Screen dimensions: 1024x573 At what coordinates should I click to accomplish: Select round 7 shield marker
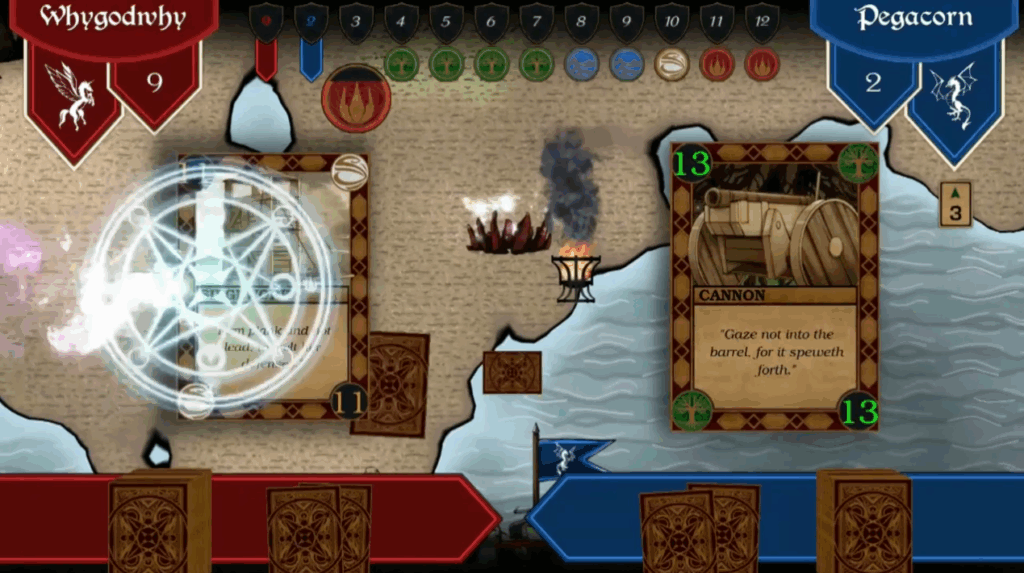click(537, 22)
